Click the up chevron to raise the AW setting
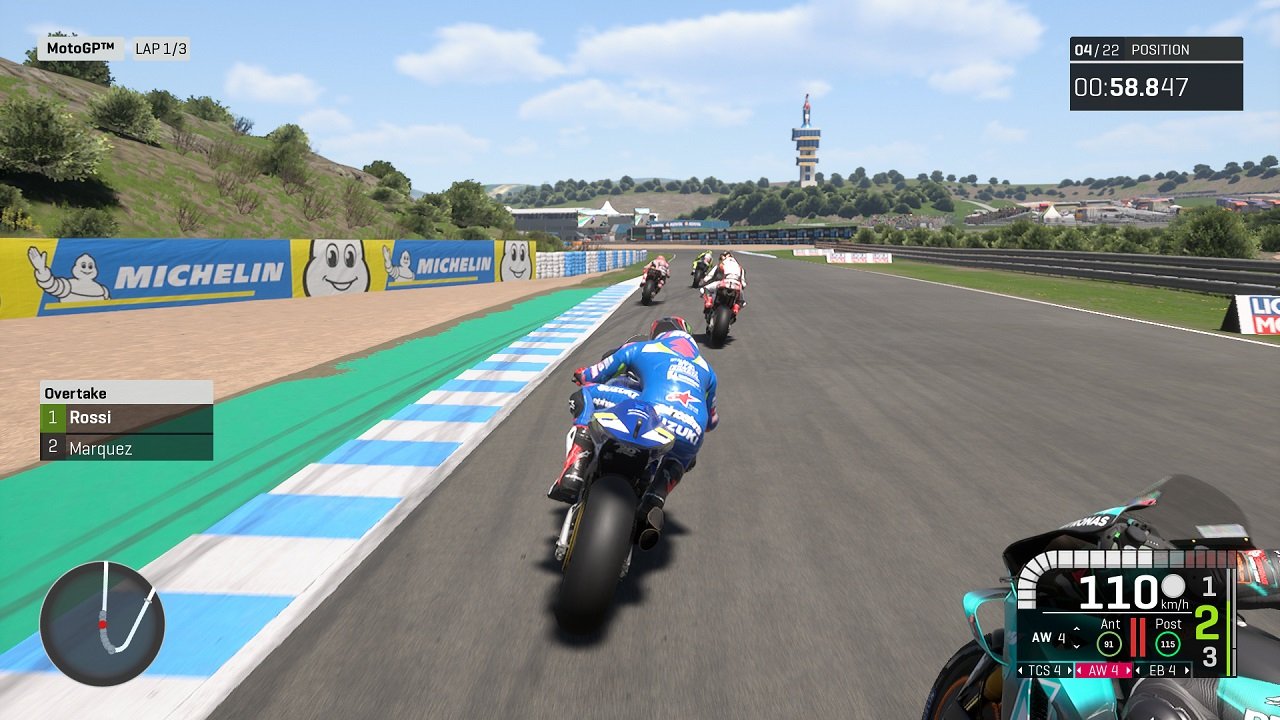Image resolution: width=1280 pixels, height=720 pixels. (1077, 630)
